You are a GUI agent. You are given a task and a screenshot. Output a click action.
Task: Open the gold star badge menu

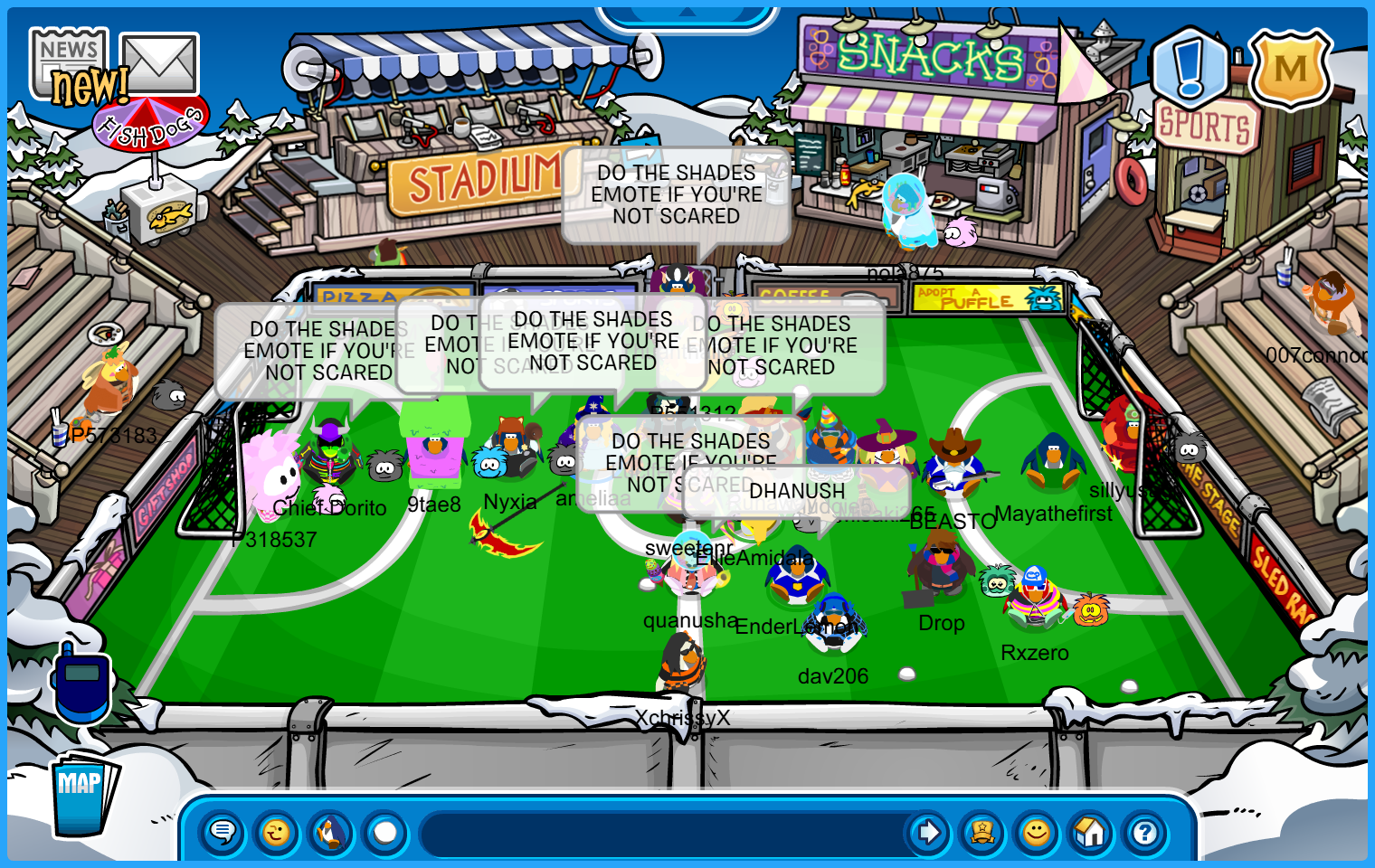pos(982,832)
